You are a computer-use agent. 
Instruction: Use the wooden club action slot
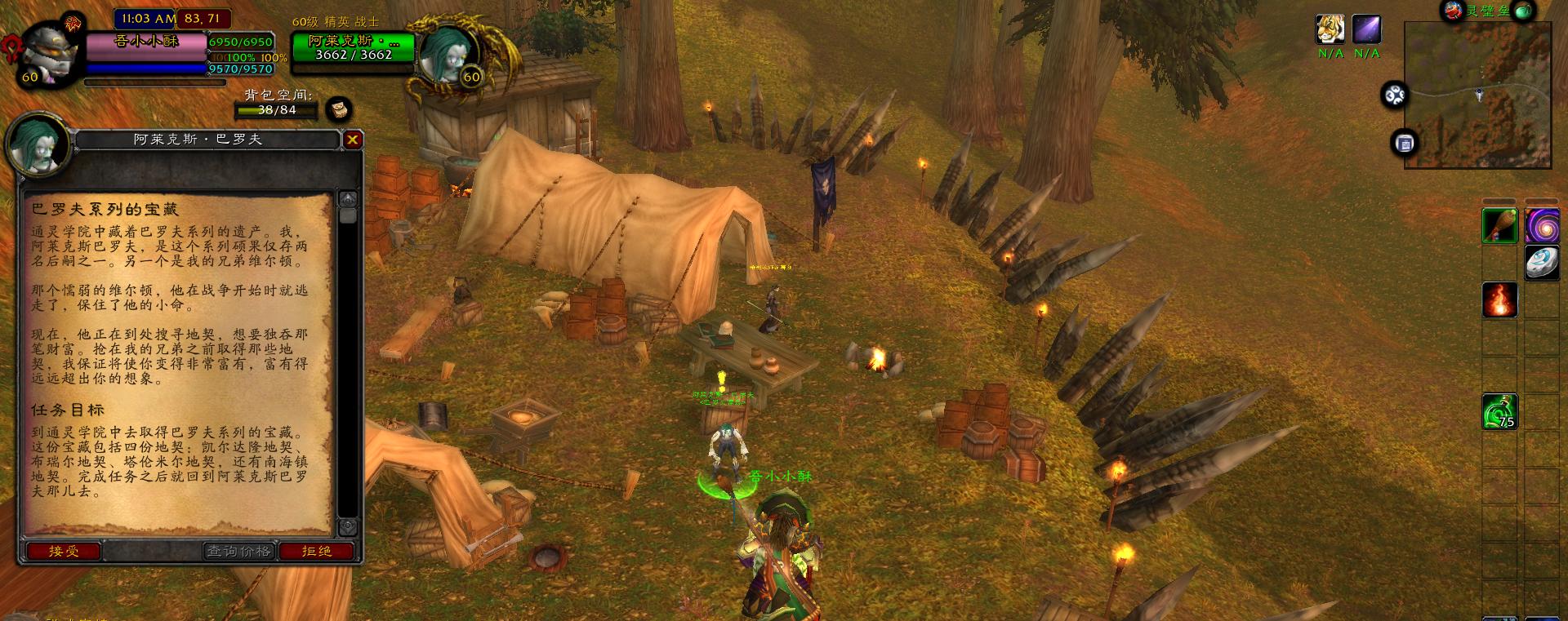(x=1499, y=225)
